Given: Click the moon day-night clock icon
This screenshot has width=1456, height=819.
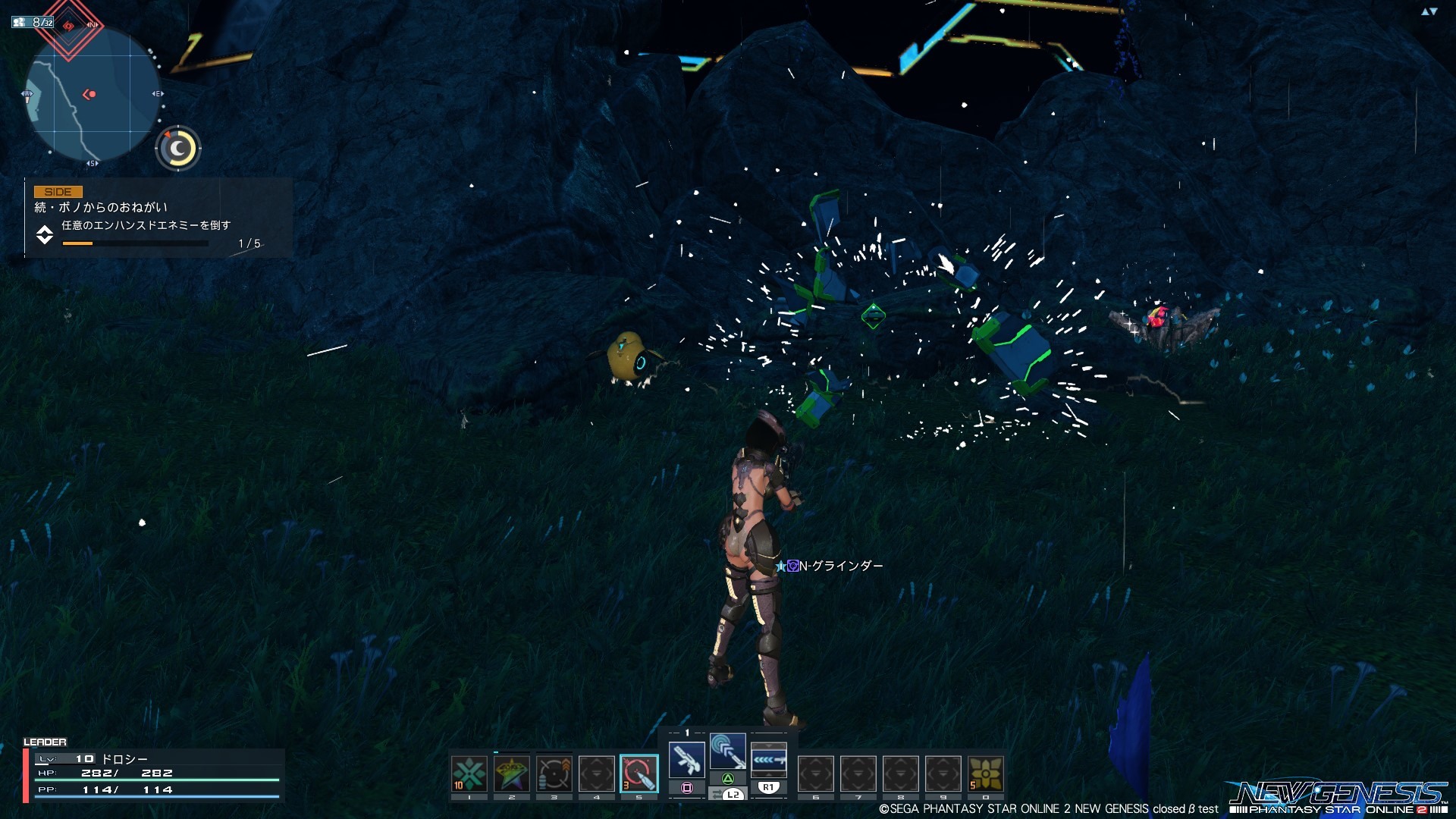Looking at the screenshot, I should coord(178,149).
